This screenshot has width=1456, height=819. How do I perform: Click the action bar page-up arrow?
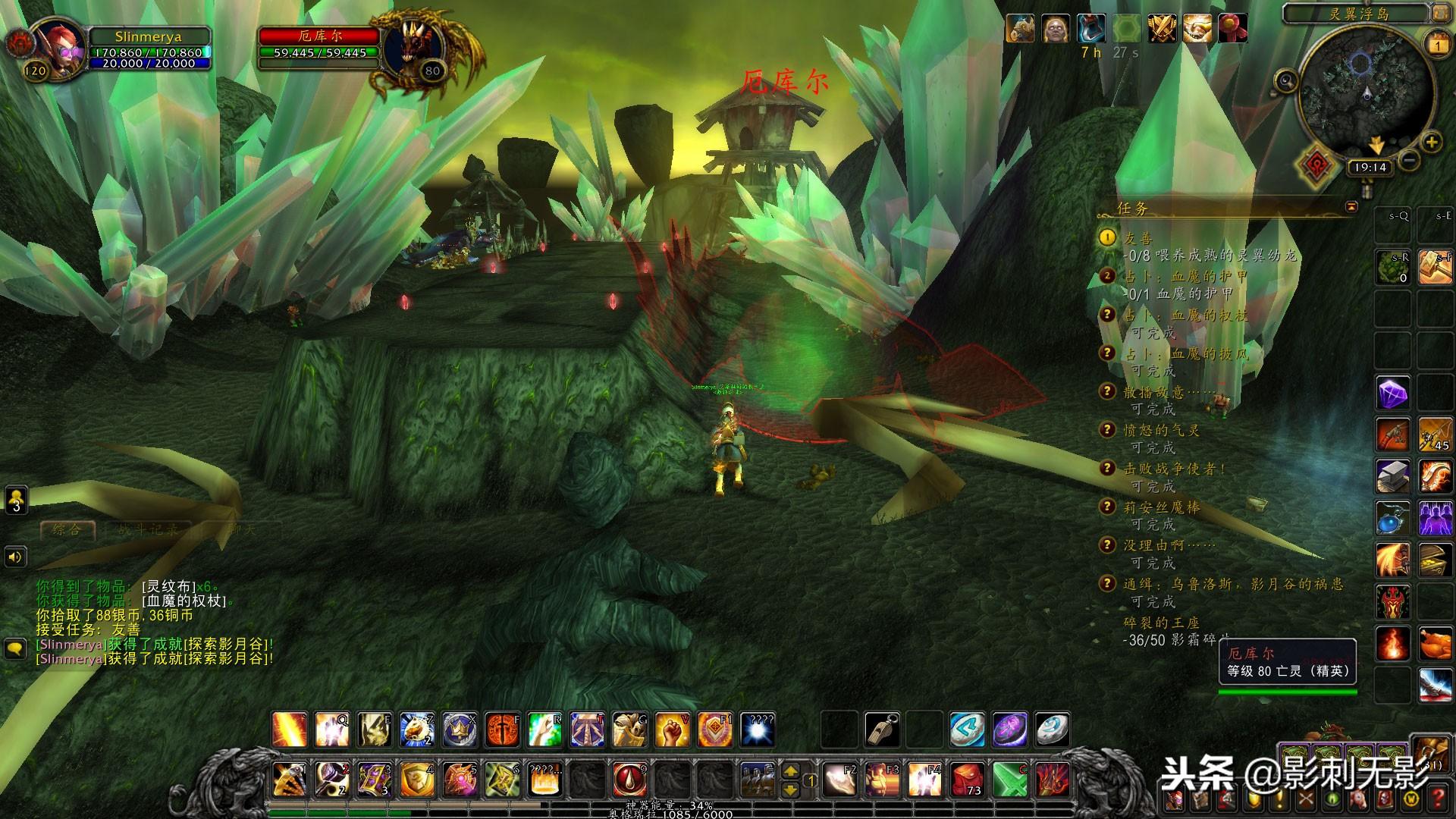point(790,771)
